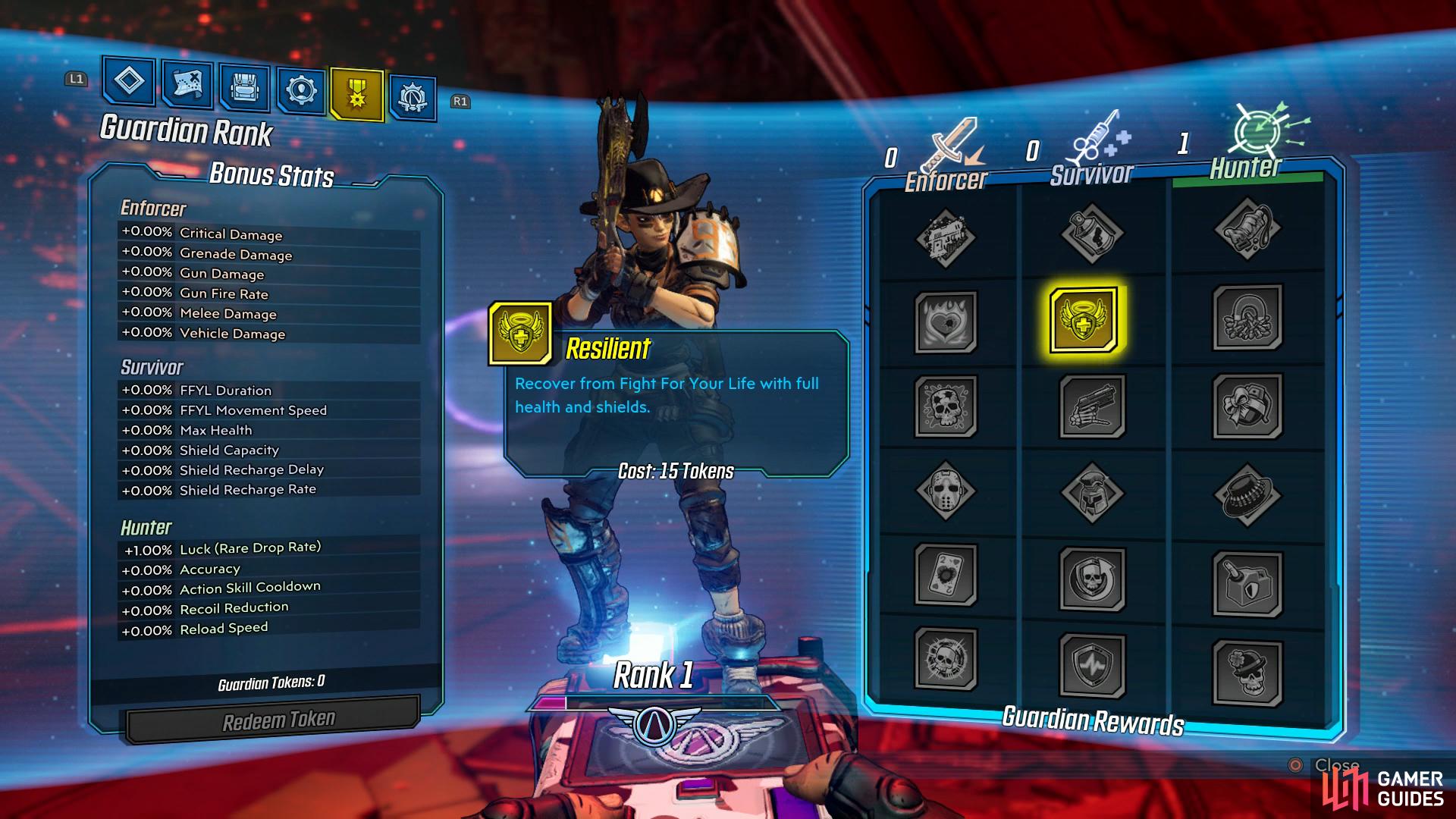Screen dimensions: 1456x819
Task: Select the spartan helmet reward
Action: [x=1092, y=492]
